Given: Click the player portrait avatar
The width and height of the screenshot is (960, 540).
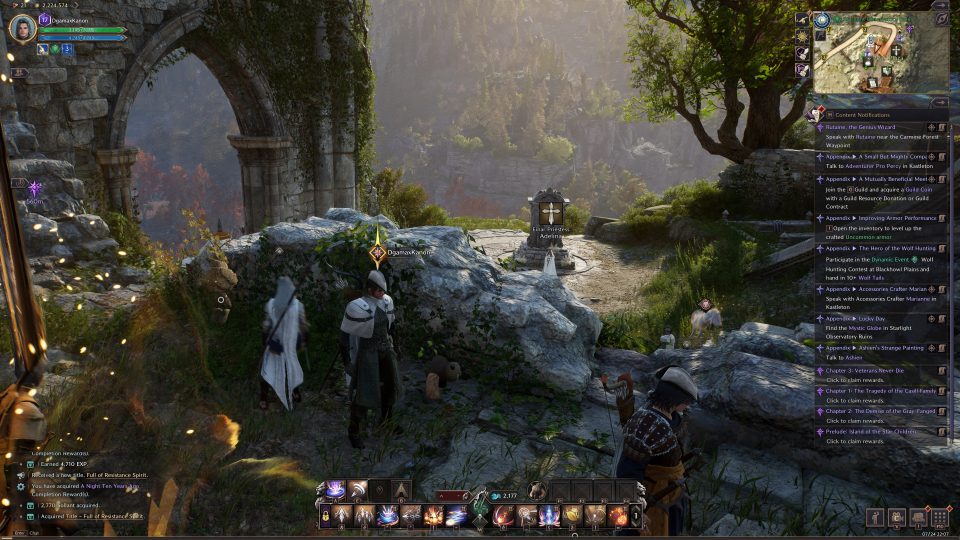Looking at the screenshot, I should 22,28.
